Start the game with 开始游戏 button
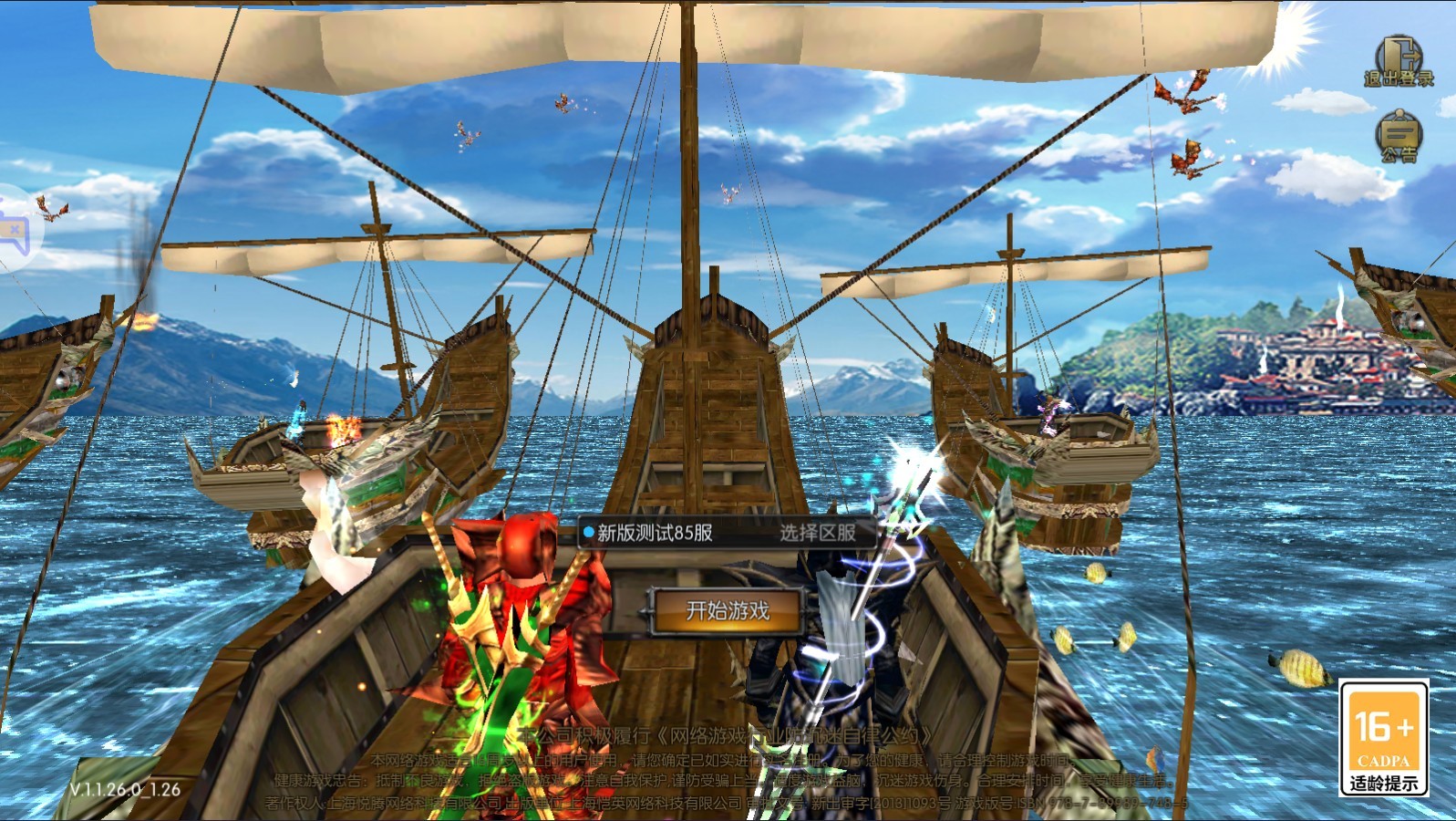This screenshot has width=1456, height=821. pos(727,610)
